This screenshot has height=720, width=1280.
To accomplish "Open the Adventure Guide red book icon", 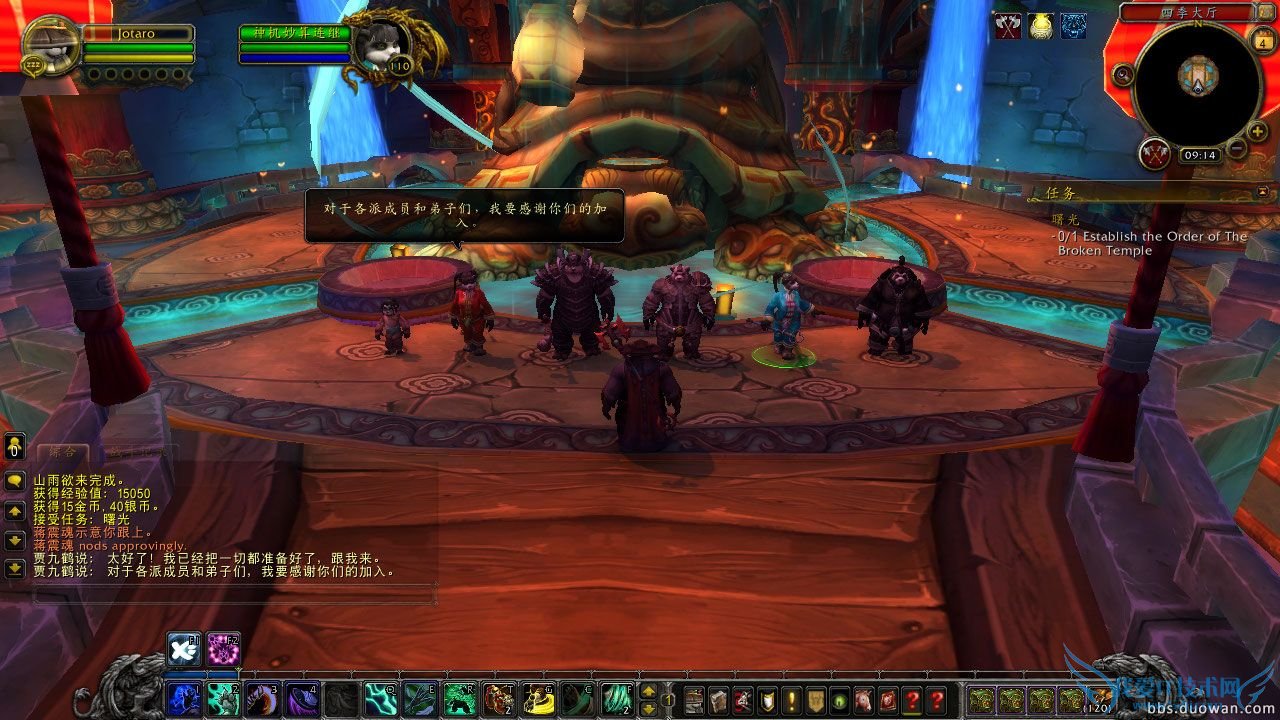I will pos(887,700).
